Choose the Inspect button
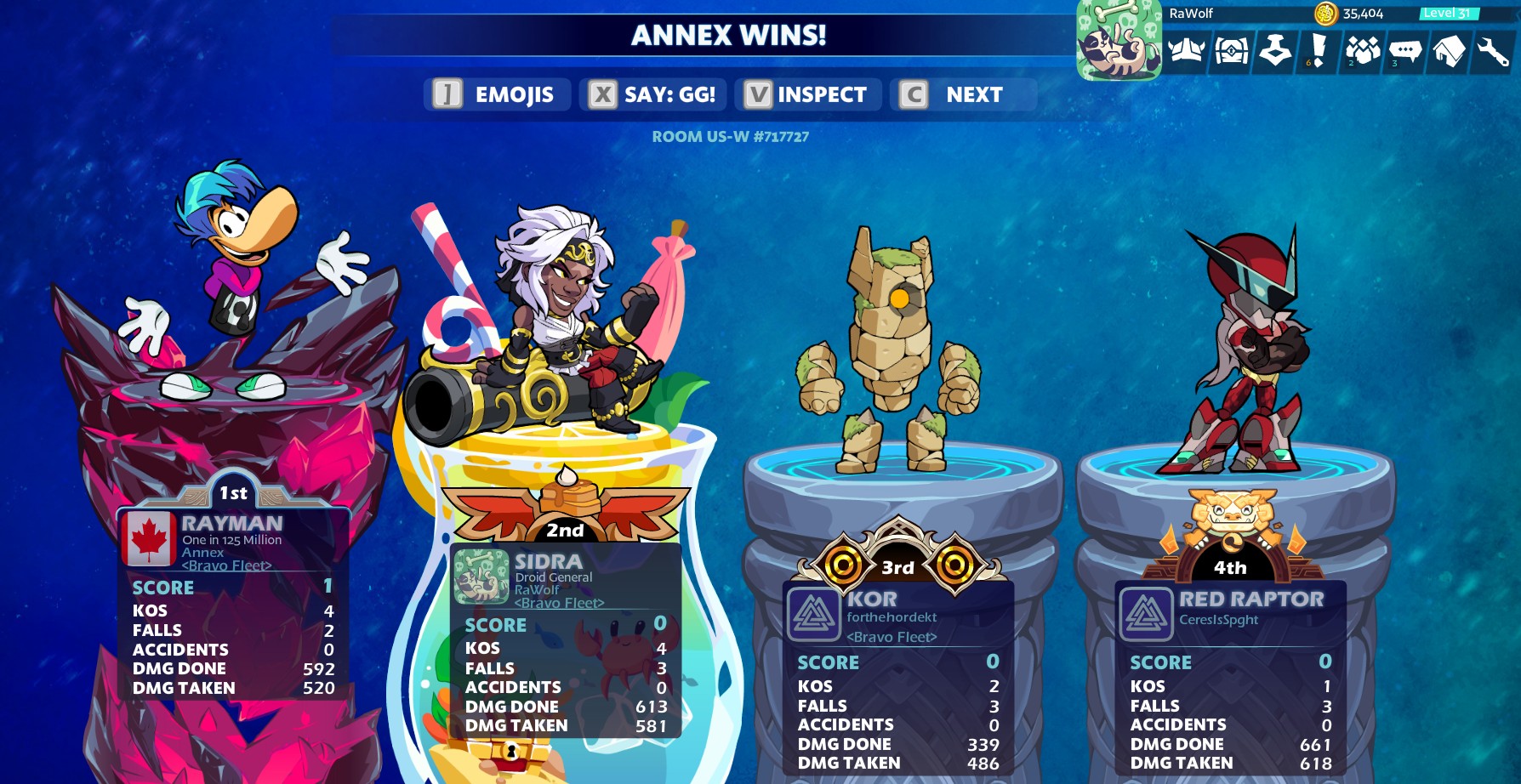Image resolution: width=1521 pixels, height=784 pixels. [x=806, y=94]
